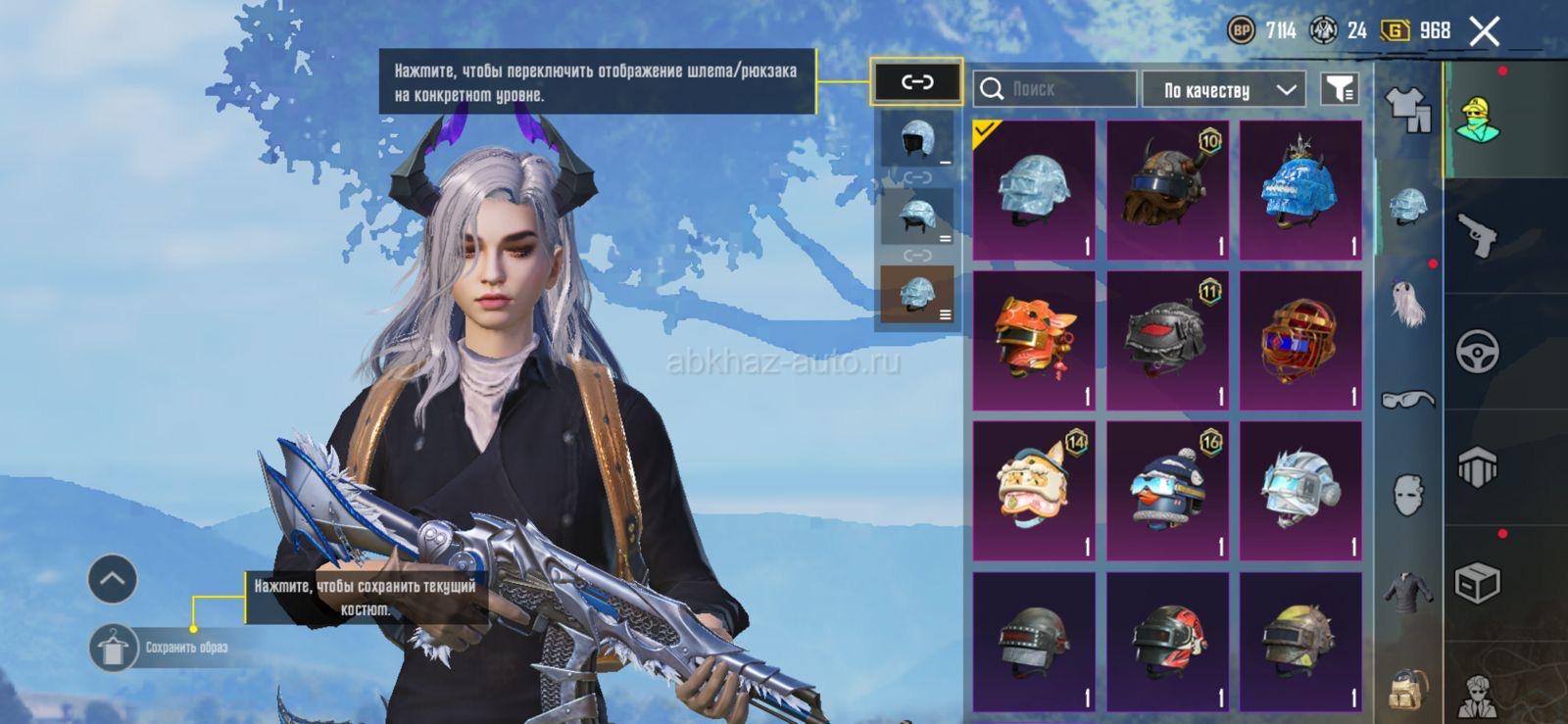Click the search field labeled Поиск
The width and height of the screenshot is (1568, 724).
[1054, 89]
